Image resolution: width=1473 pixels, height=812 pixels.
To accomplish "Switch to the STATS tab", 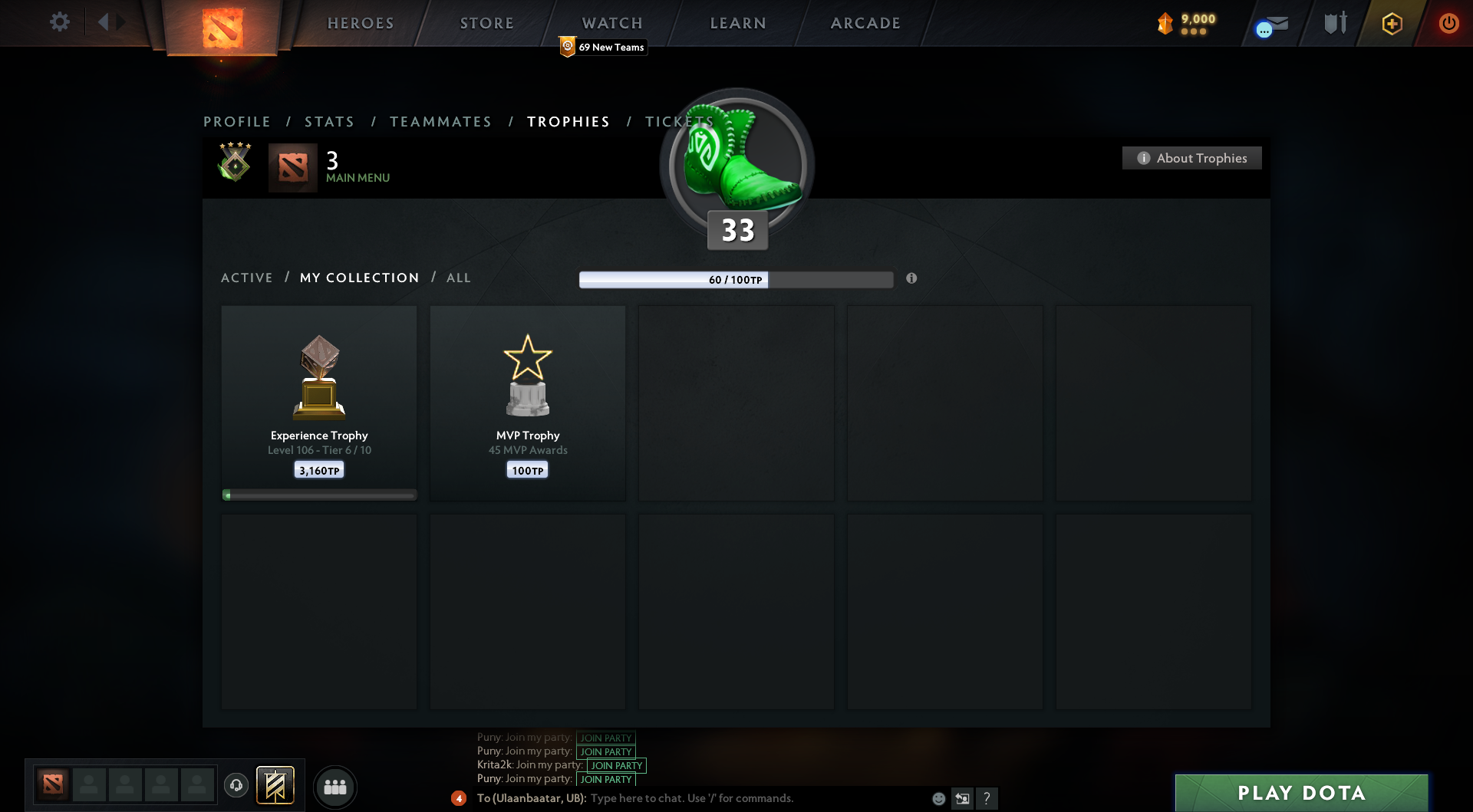I will pos(329,121).
